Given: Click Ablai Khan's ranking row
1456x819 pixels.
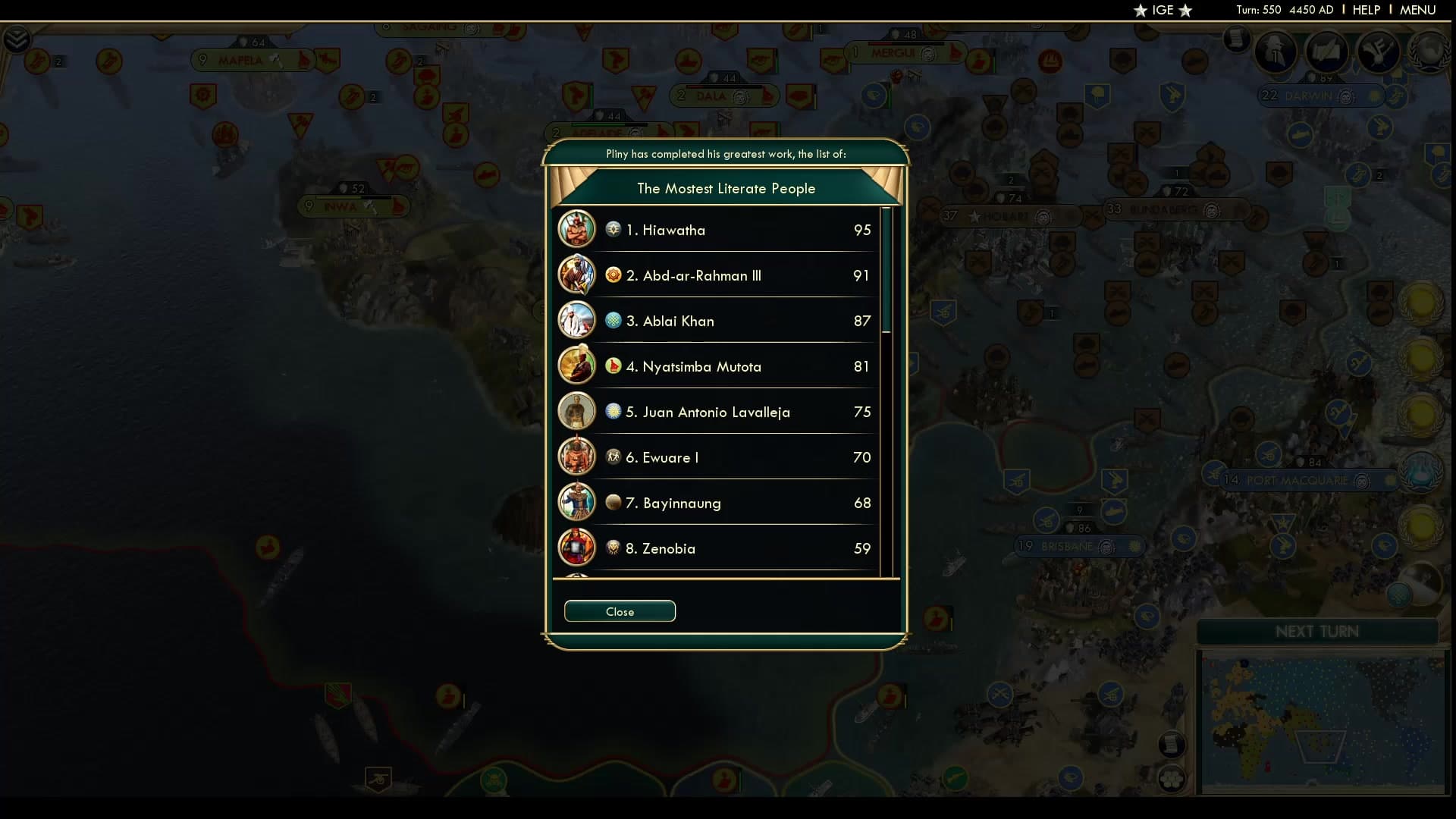Looking at the screenshot, I should (x=717, y=321).
